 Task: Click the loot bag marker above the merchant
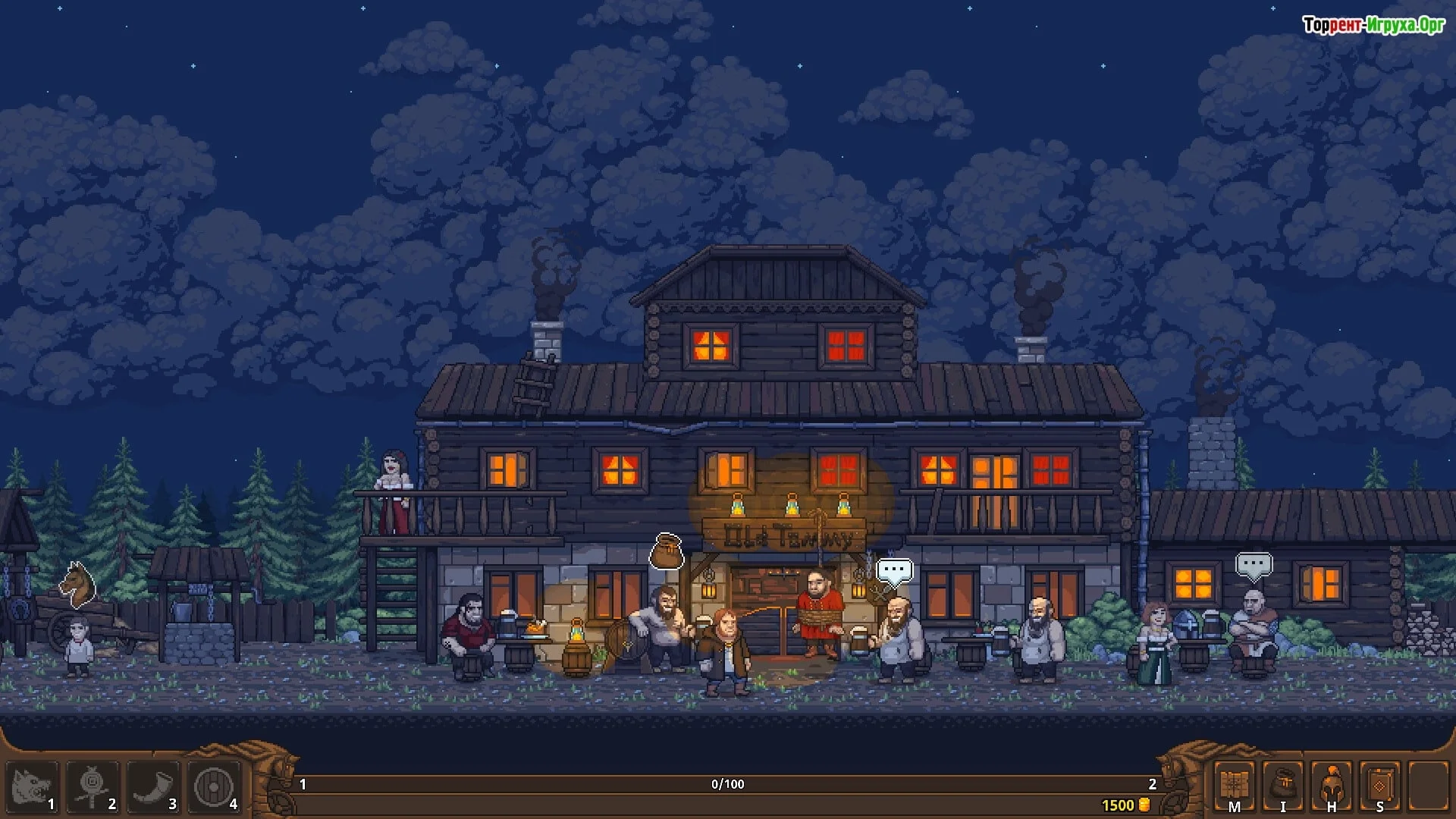click(x=667, y=552)
